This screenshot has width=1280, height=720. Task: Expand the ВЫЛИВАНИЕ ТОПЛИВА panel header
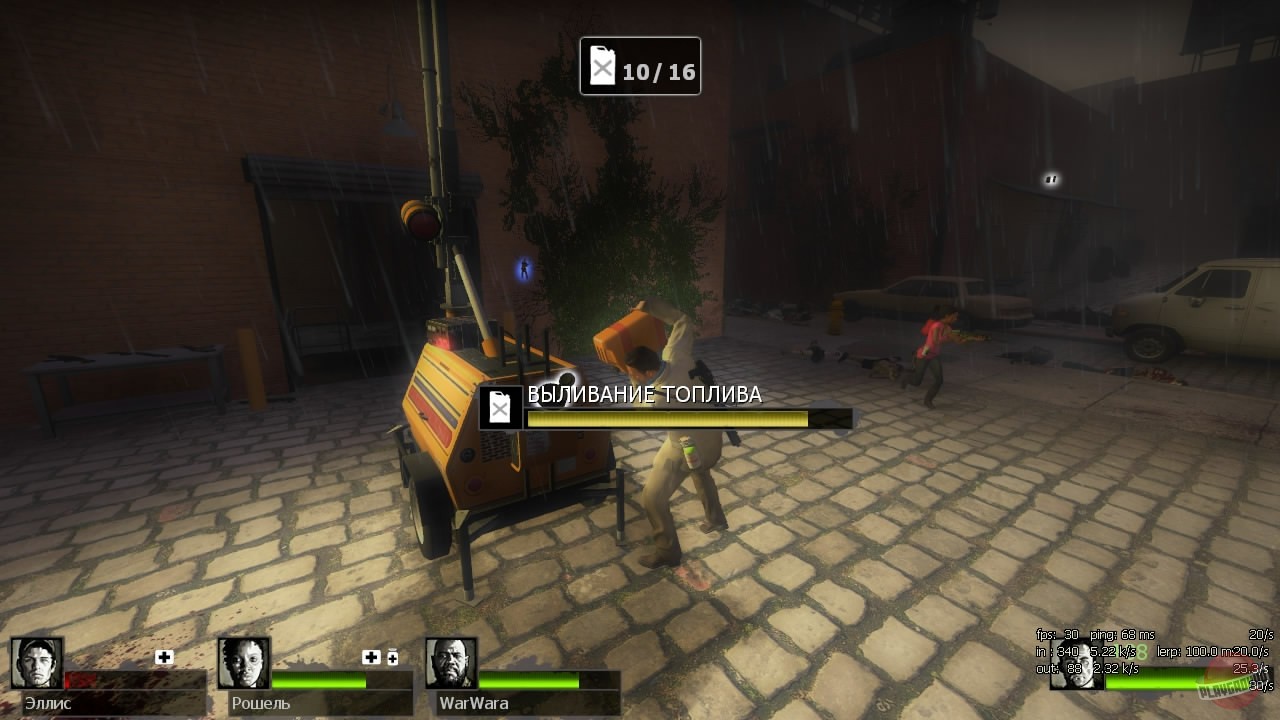point(643,394)
